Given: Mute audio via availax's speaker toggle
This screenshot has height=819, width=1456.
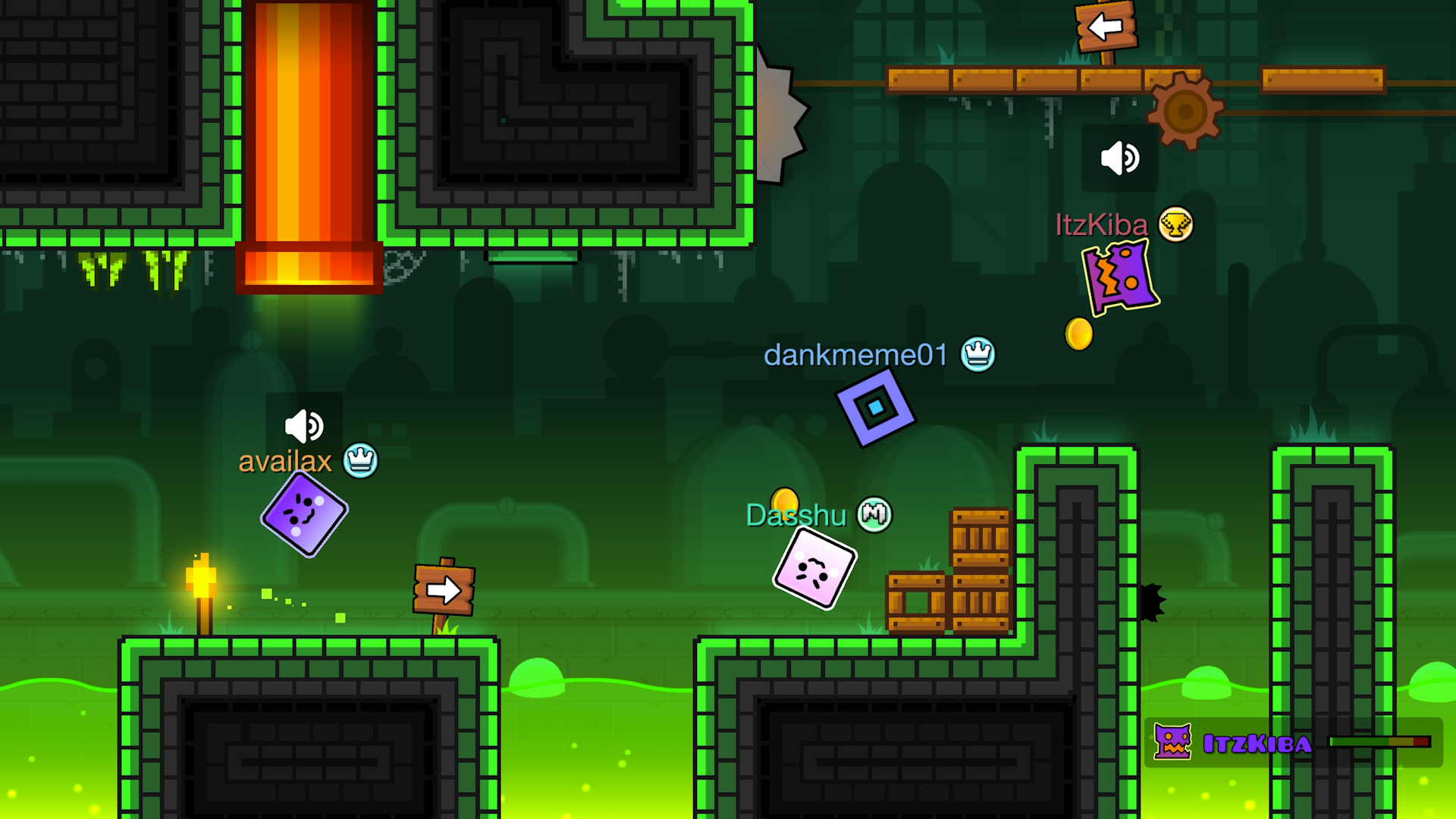Looking at the screenshot, I should (x=303, y=427).
